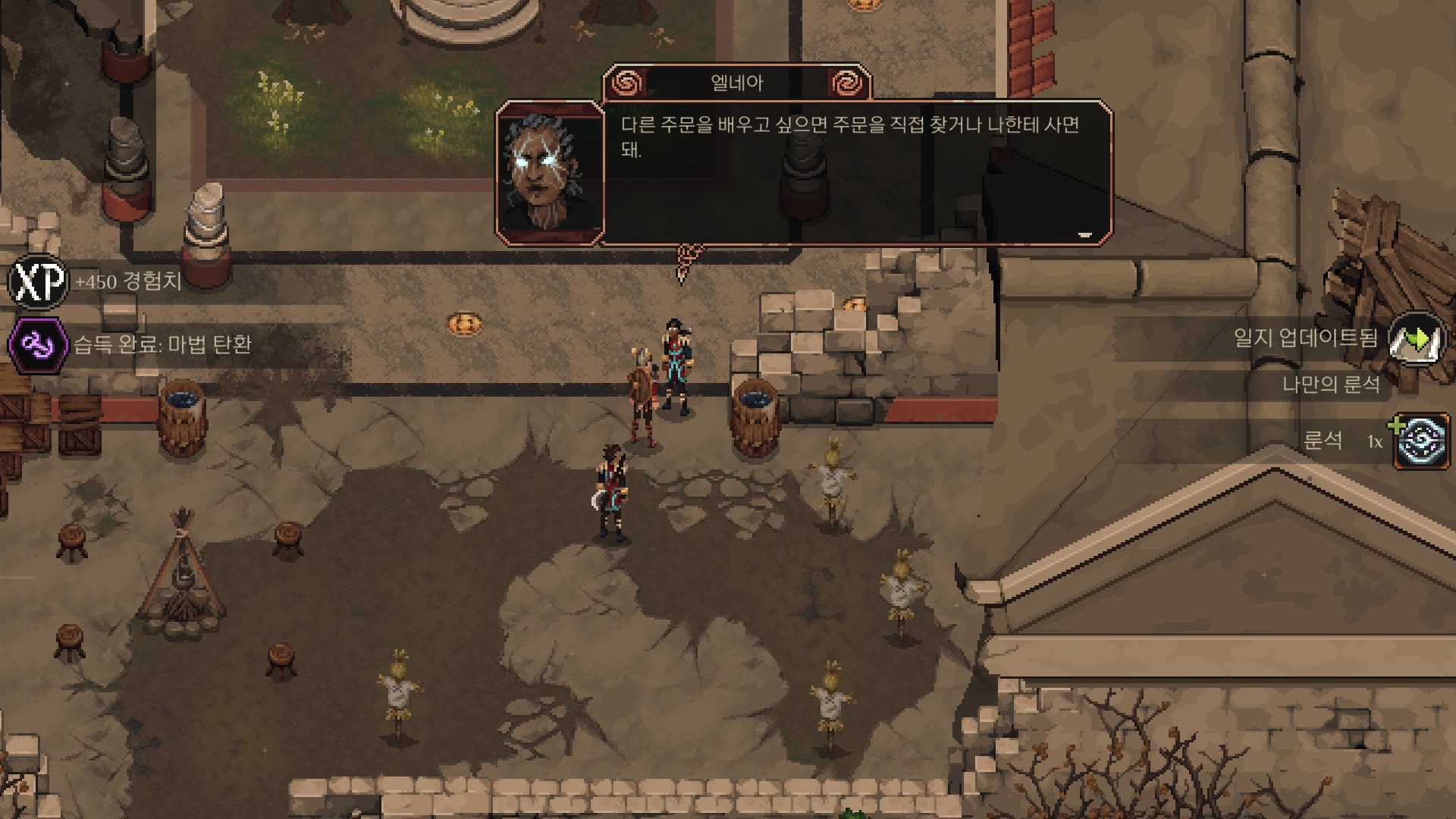This screenshot has height=819, width=1456.
Task: Click Elnea's speaker portrait
Action: (x=550, y=173)
